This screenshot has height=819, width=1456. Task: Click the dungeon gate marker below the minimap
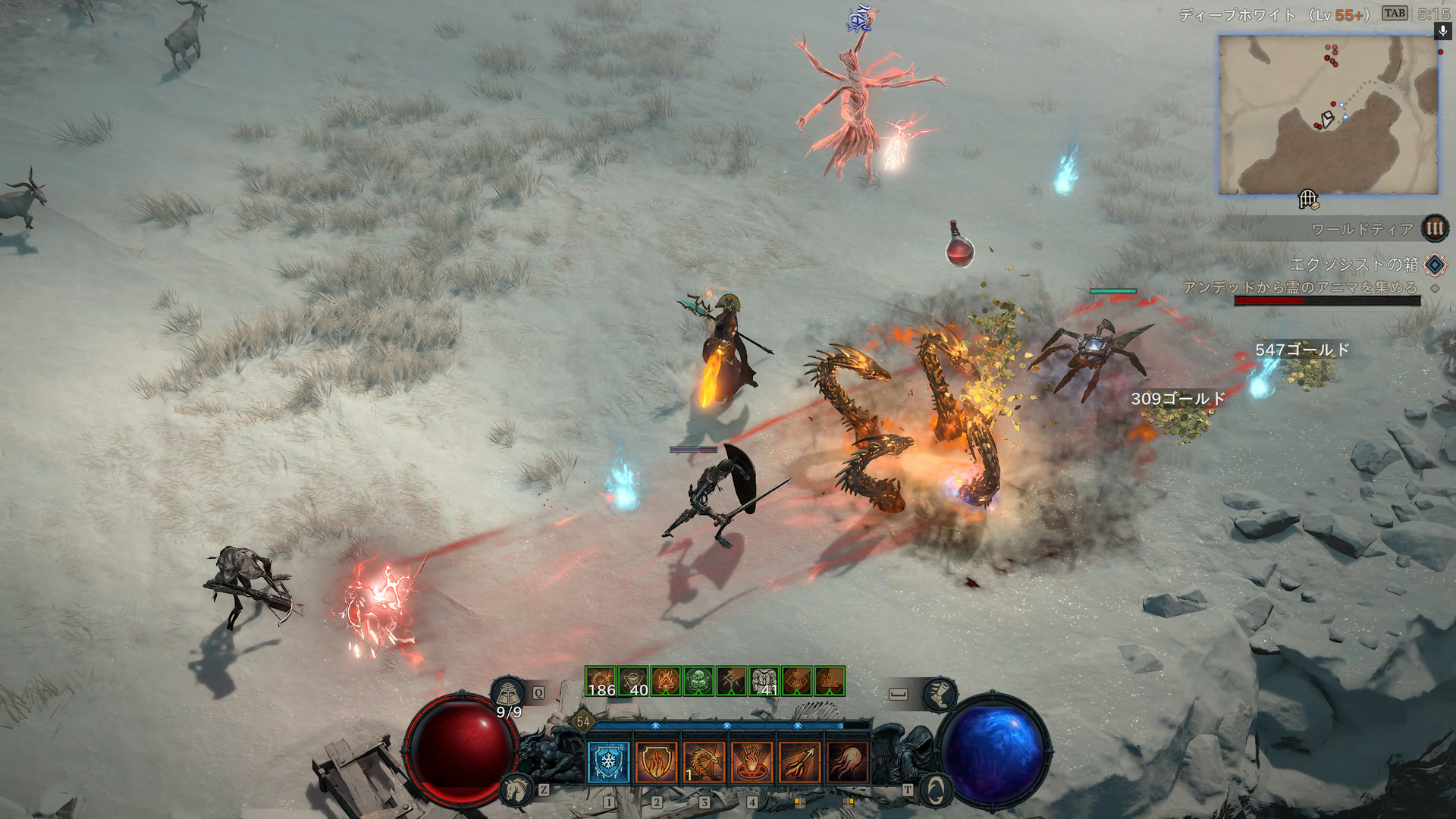tap(1308, 199)
